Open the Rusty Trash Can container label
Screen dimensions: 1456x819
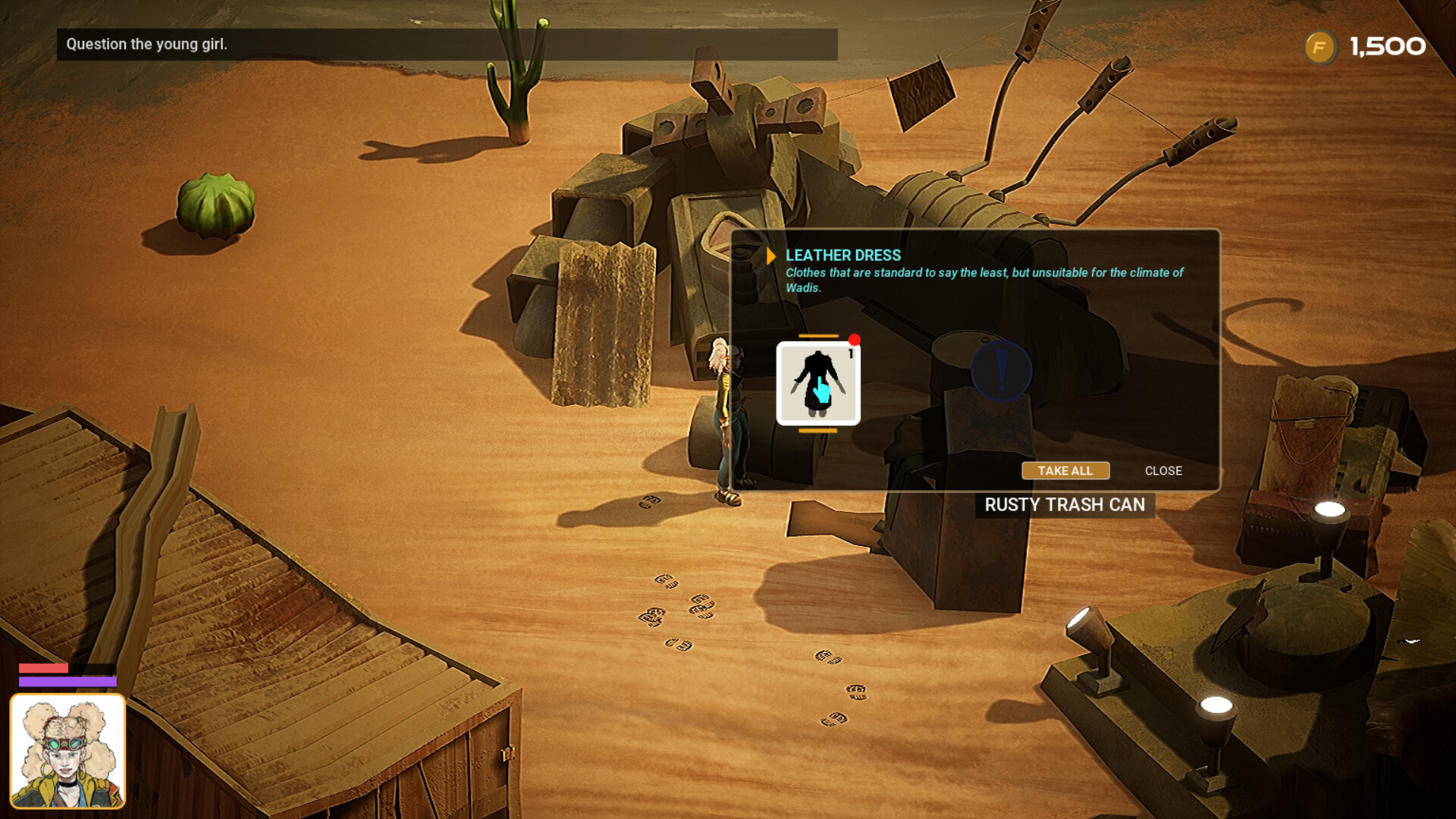click(1064, 505)
